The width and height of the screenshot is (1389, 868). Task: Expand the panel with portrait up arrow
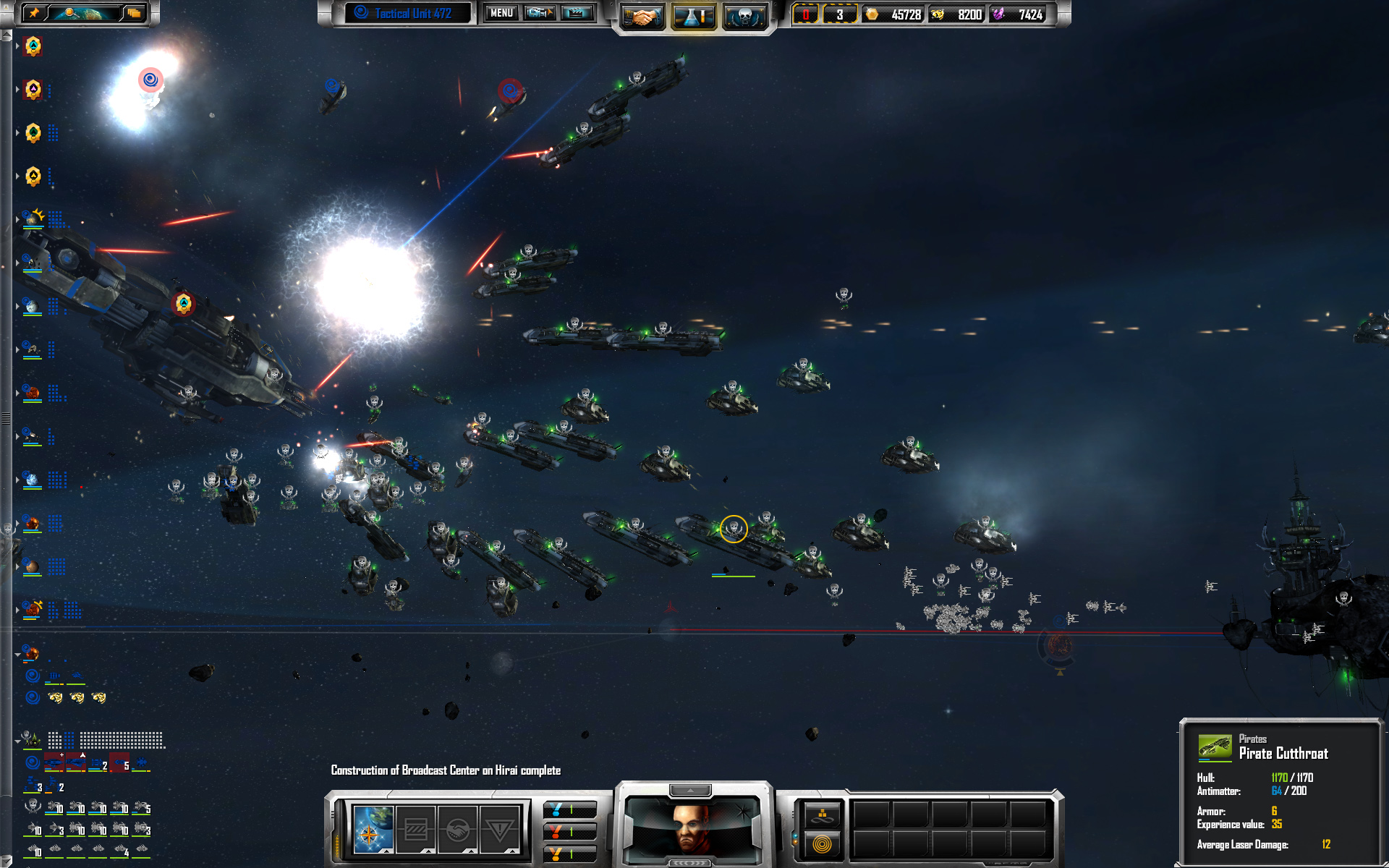(x=690, y=789)
